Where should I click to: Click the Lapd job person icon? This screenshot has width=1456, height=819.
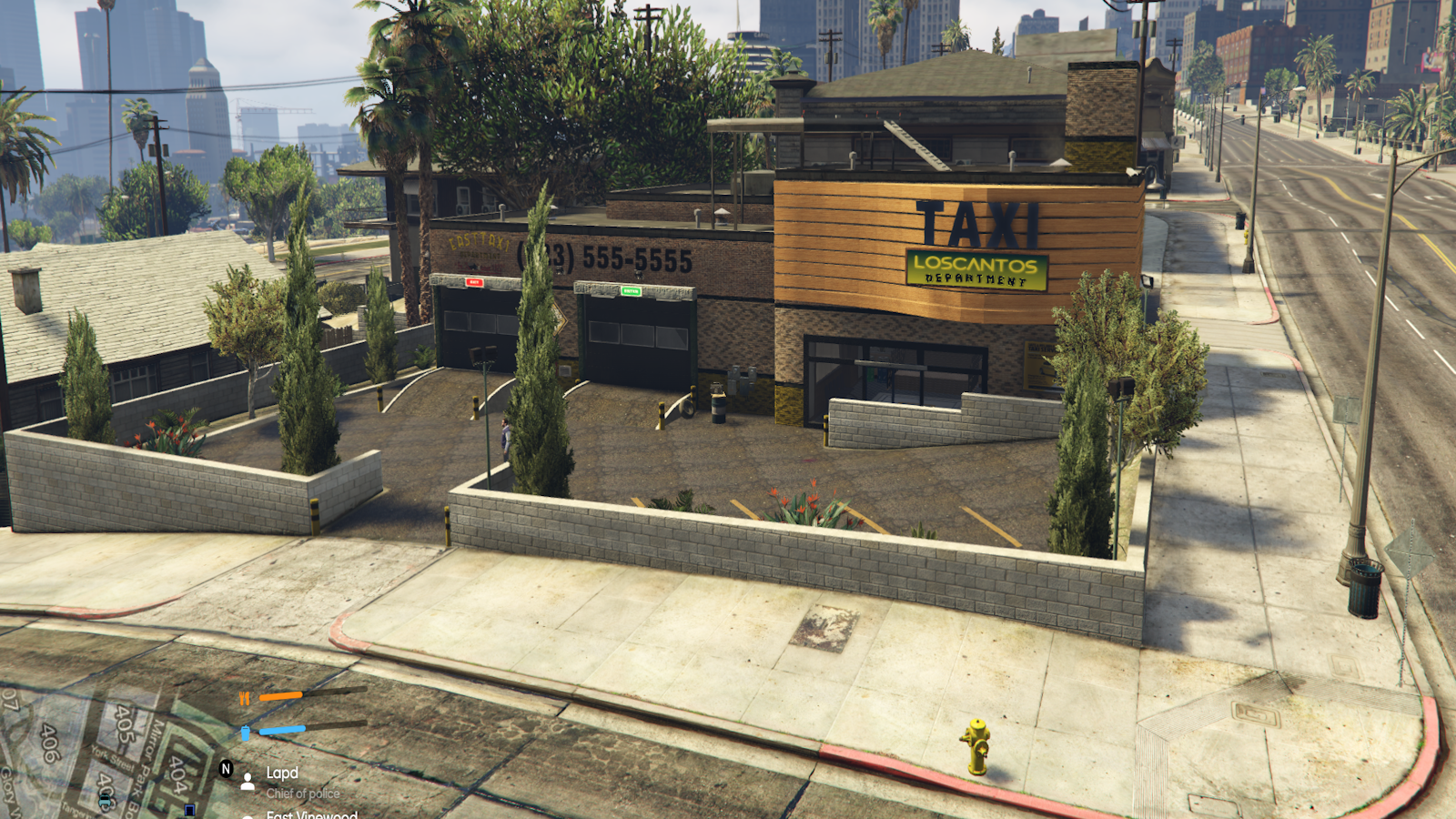click(248, 782)
